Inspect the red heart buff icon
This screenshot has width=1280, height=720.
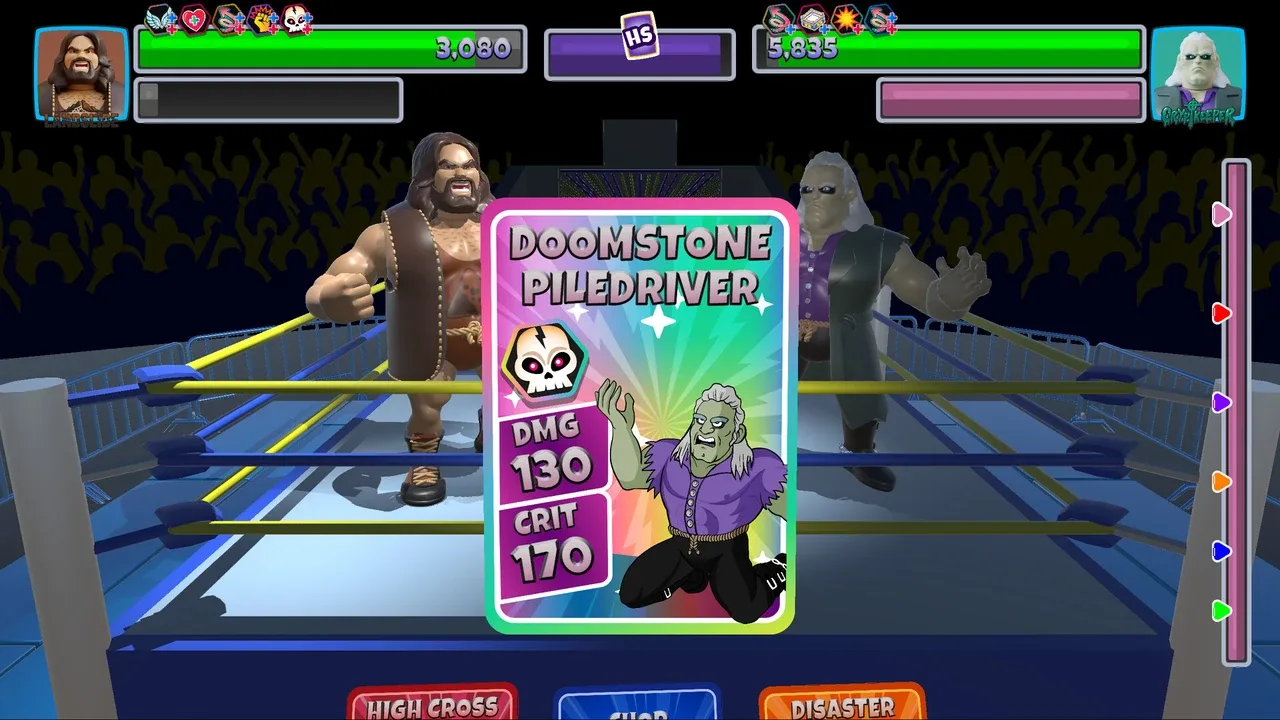click(194, 19)
